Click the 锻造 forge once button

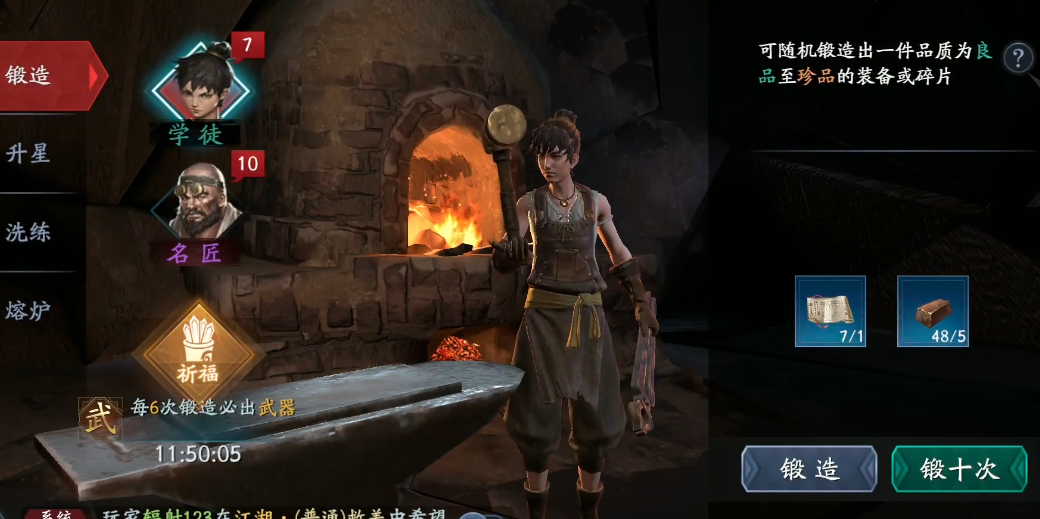pyautogui.click(x=809, y=469)
